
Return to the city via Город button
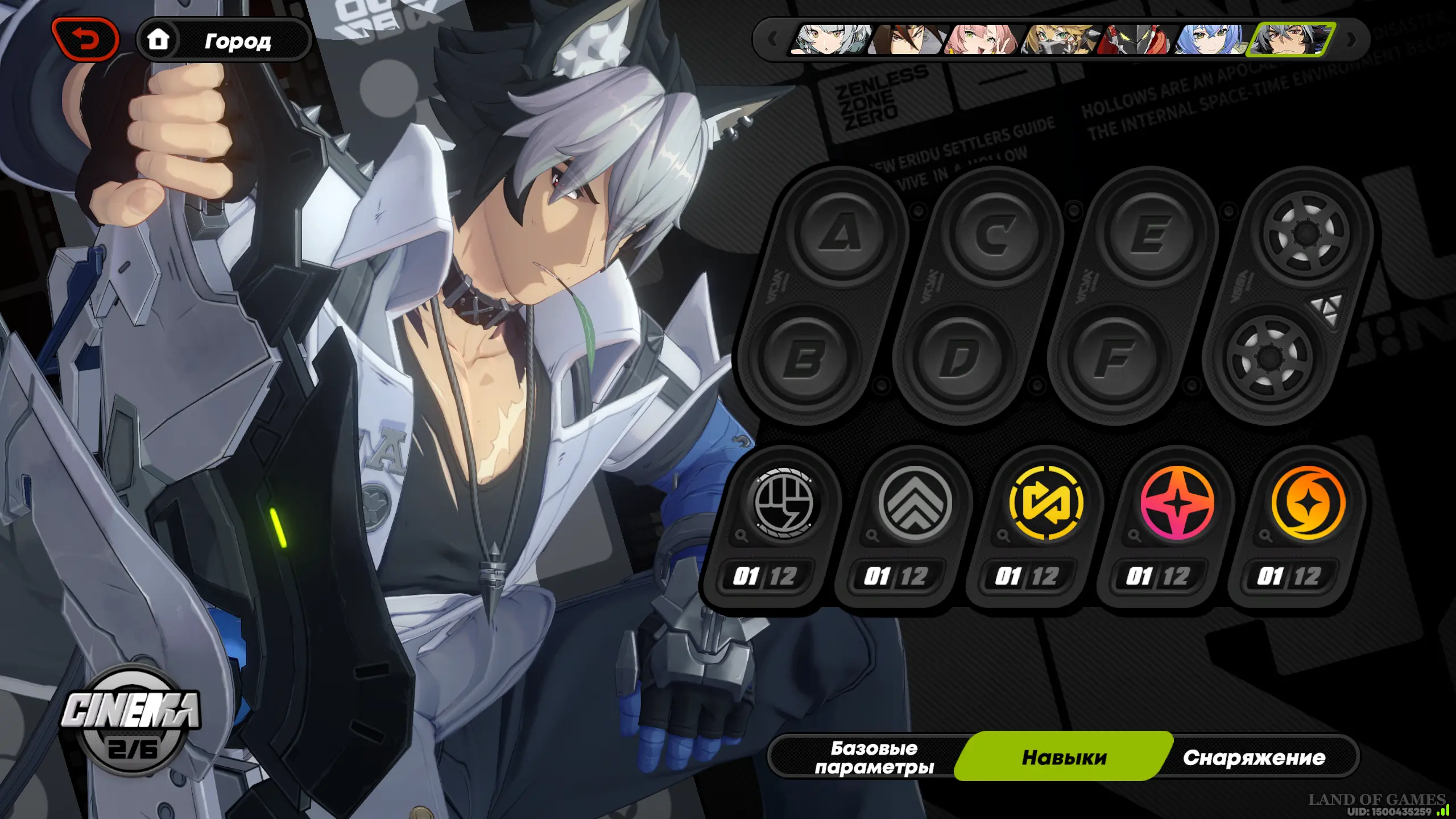click(224, 40)
